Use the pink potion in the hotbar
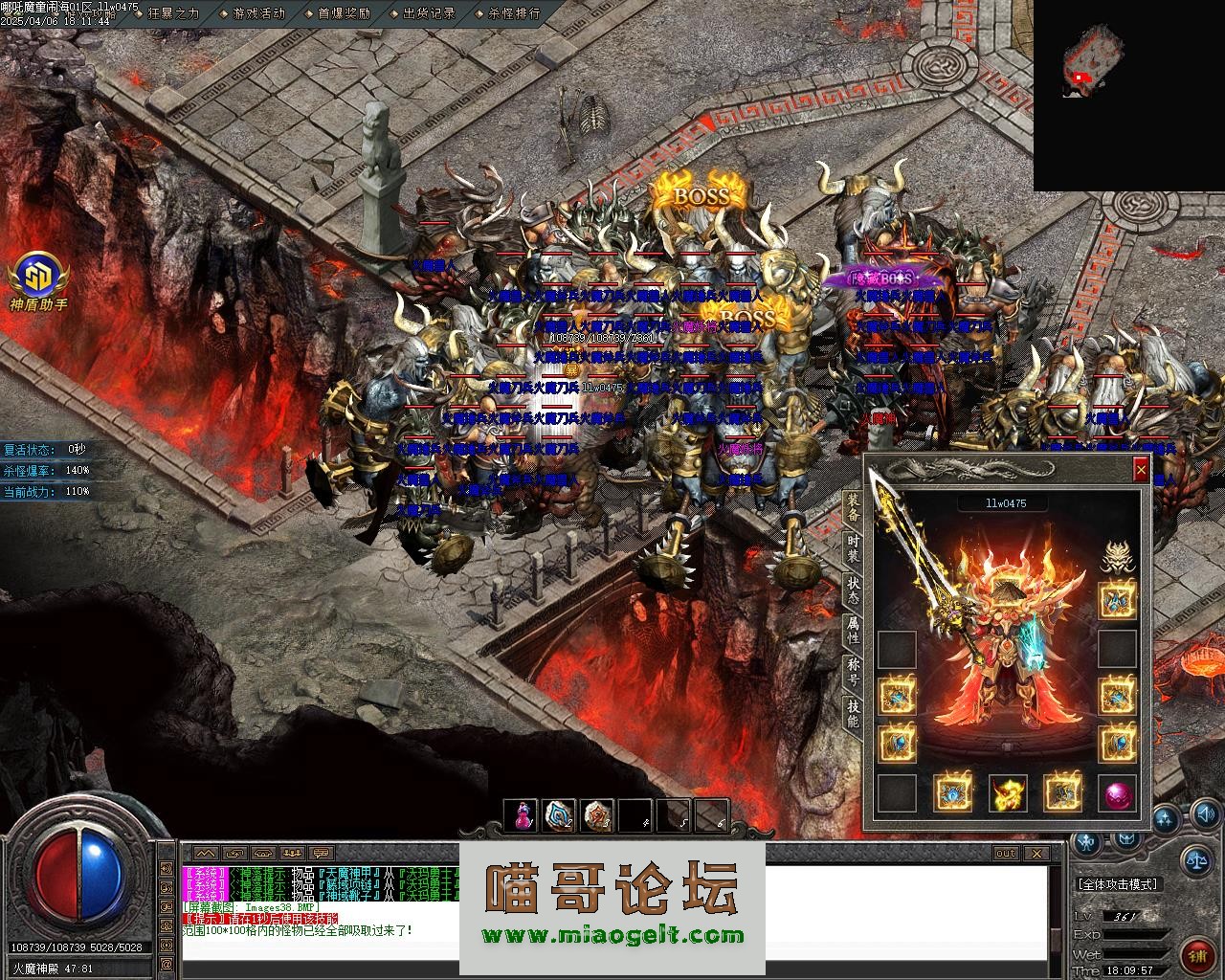 522,814
